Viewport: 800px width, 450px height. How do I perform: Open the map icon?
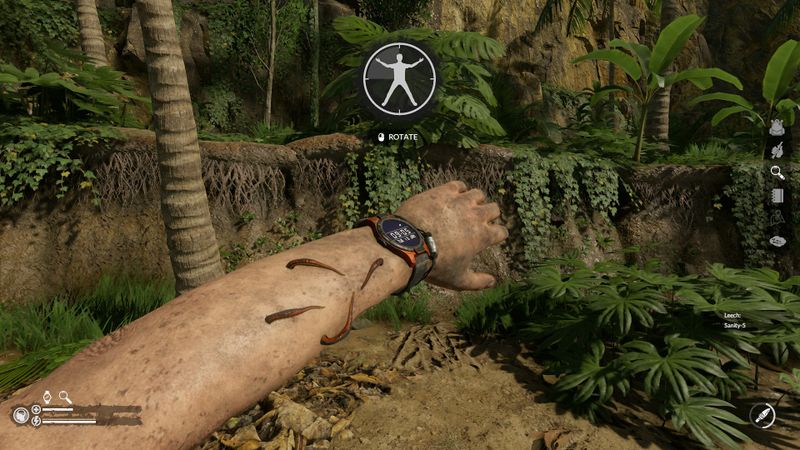(x=777, y=217)
